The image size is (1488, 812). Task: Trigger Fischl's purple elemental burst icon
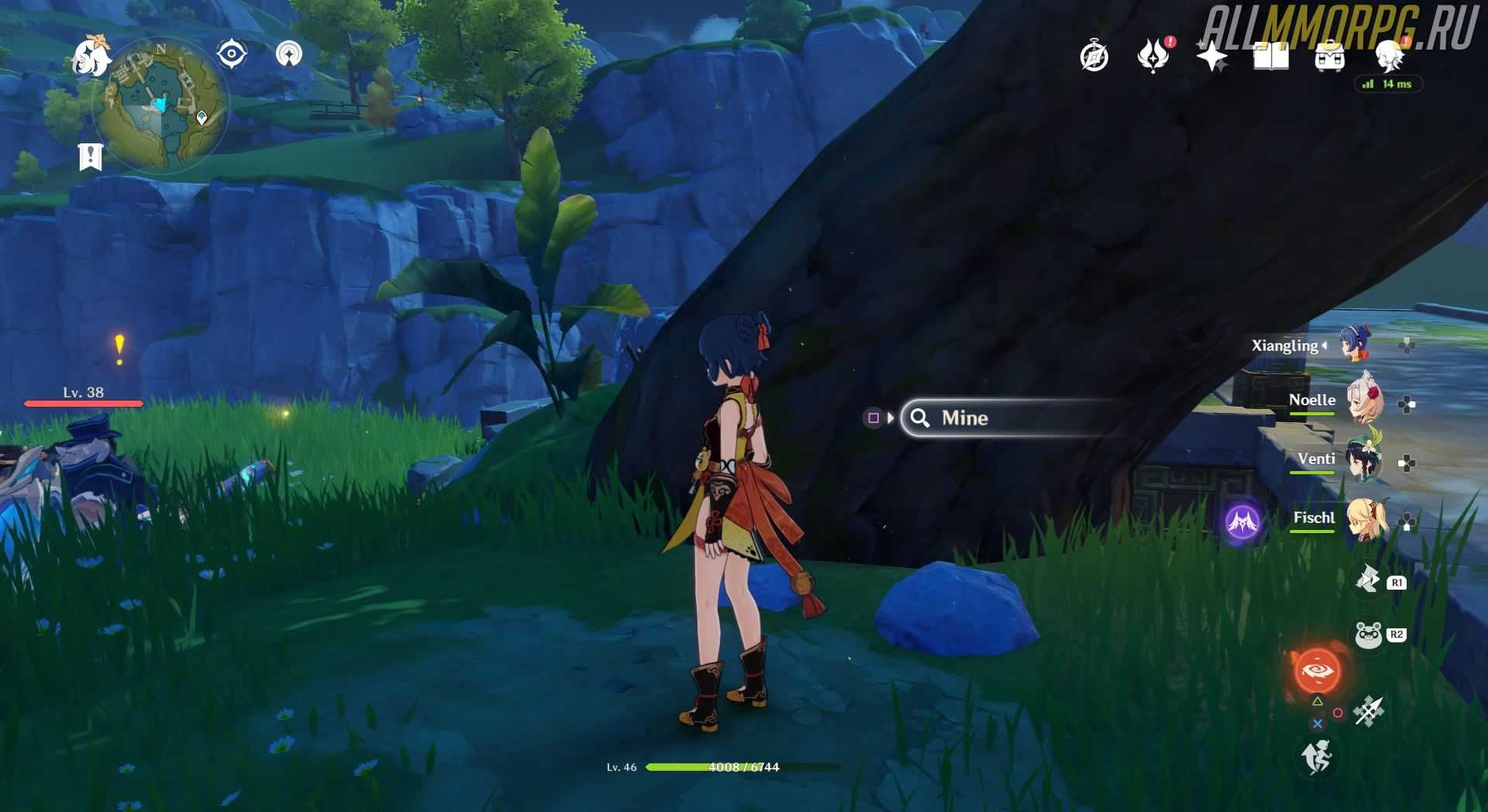point(1242,521)
